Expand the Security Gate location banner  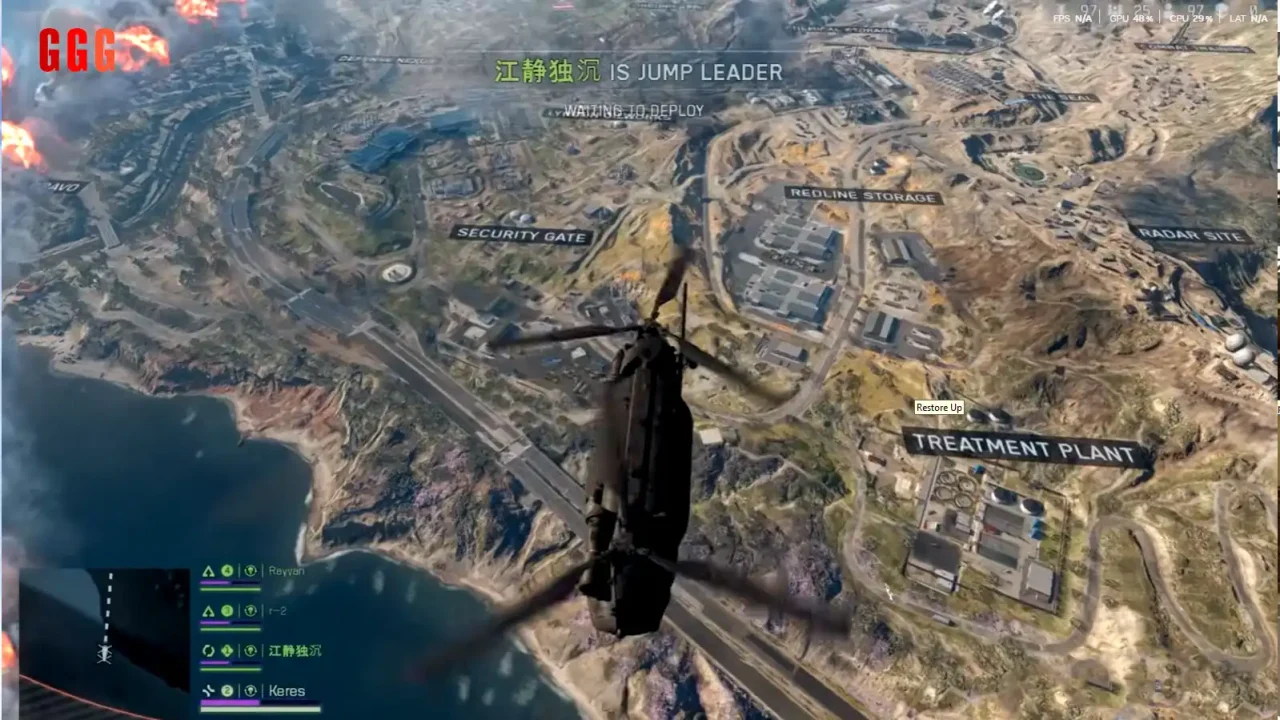pyautogui.click(x=522, y=235)
